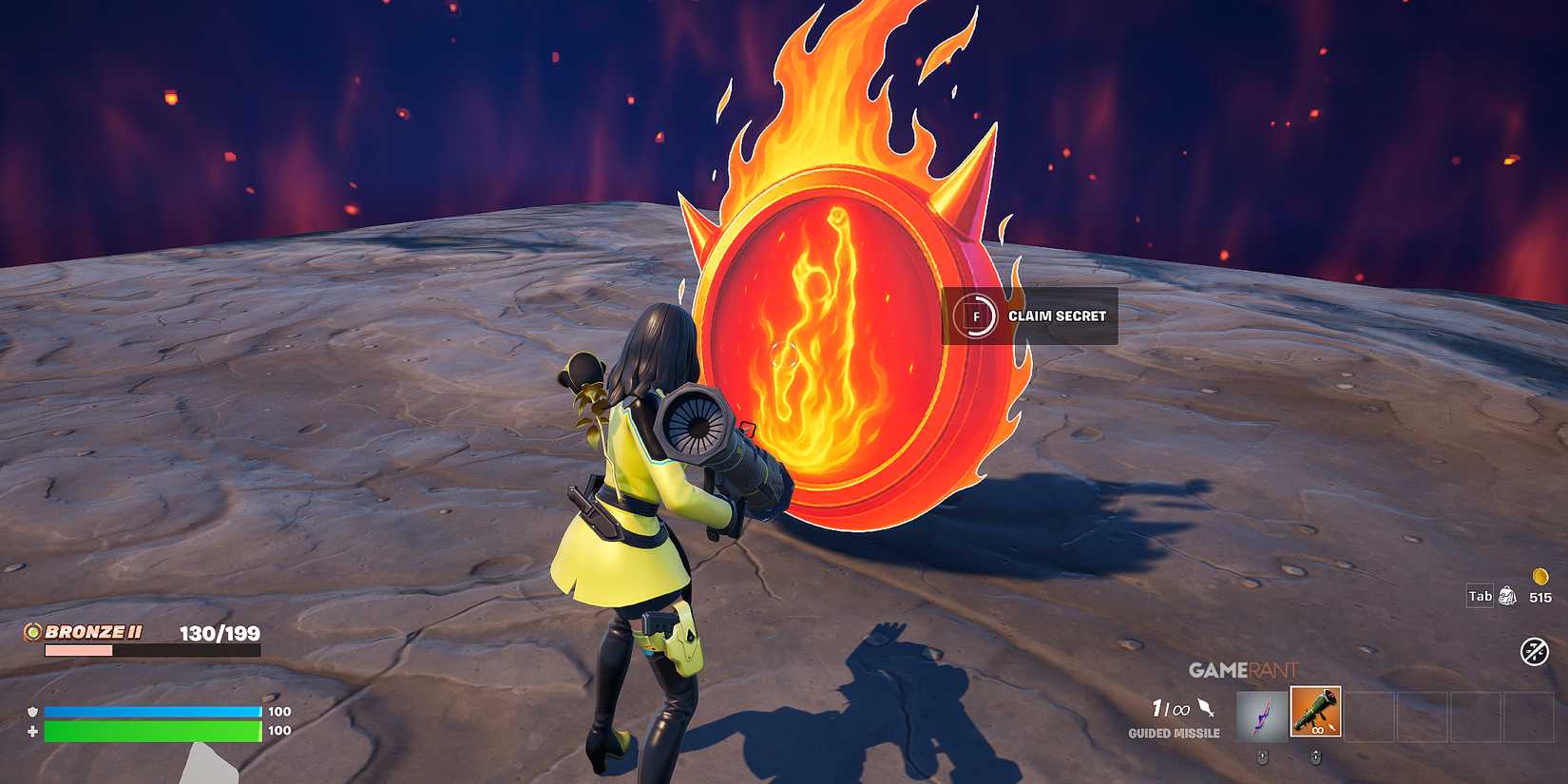This screenshot has height=784, width=1568.
Task: Select the Guided Missile launcher slot
Action: pyautogui.click(x=1316, y=711)
